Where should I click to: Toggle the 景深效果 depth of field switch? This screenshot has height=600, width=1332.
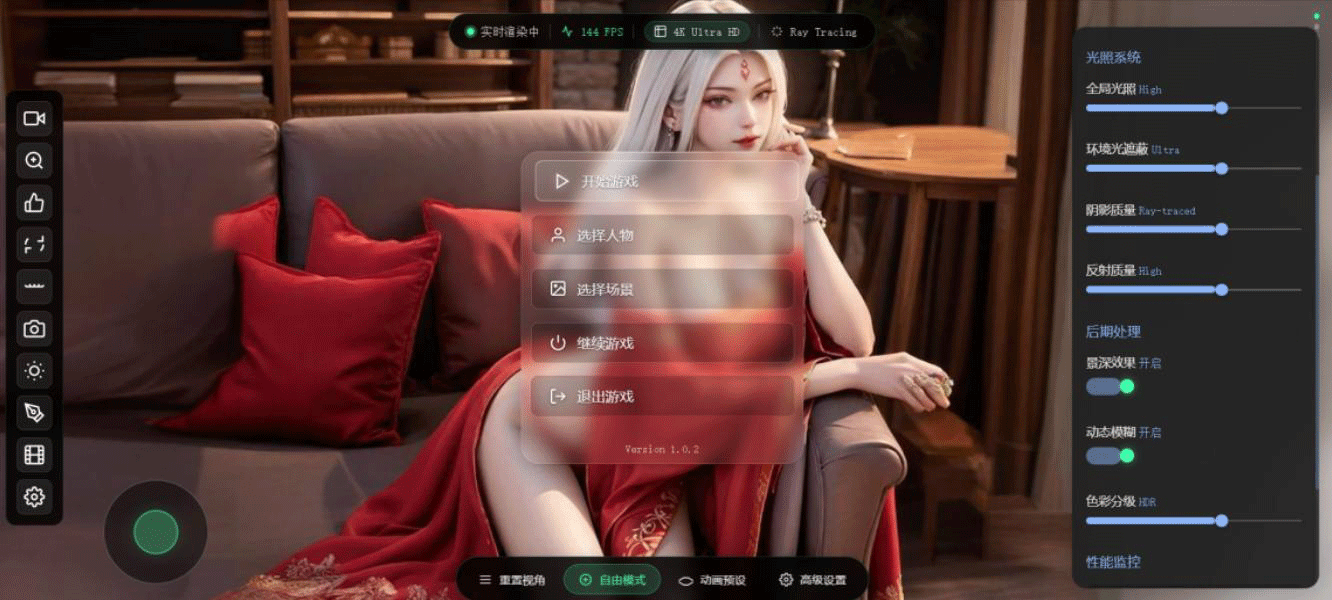1110,386
